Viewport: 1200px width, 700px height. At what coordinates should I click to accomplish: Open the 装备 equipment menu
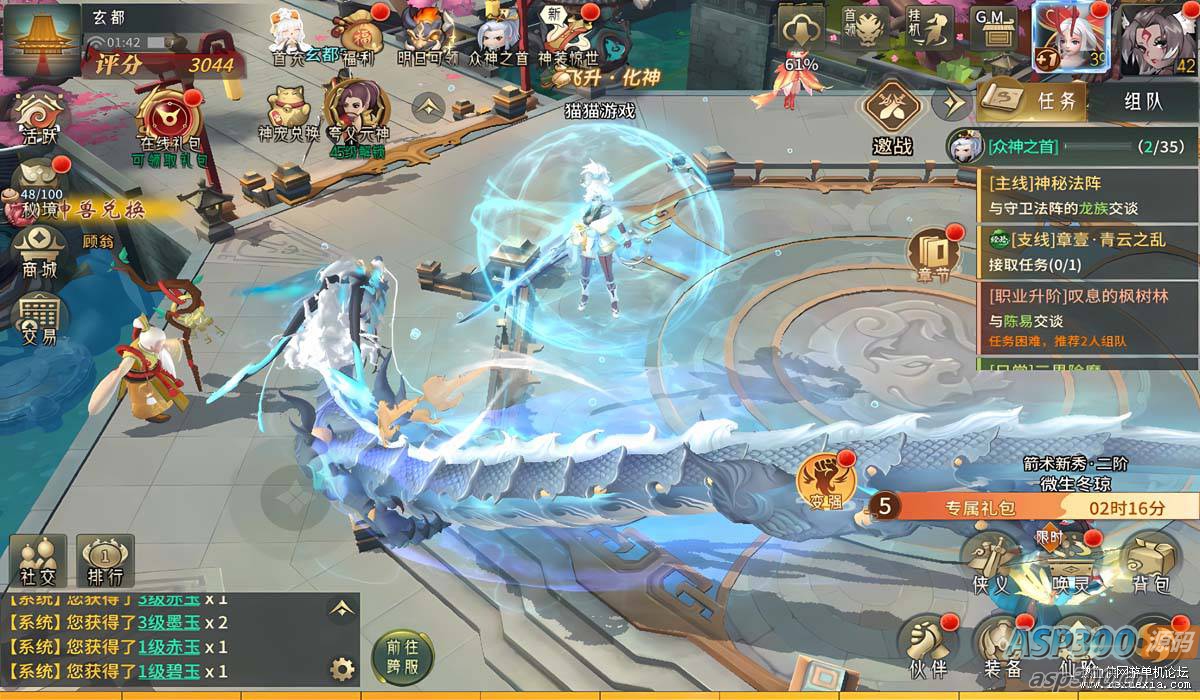pyautogui.click(x=1002, y=645)
